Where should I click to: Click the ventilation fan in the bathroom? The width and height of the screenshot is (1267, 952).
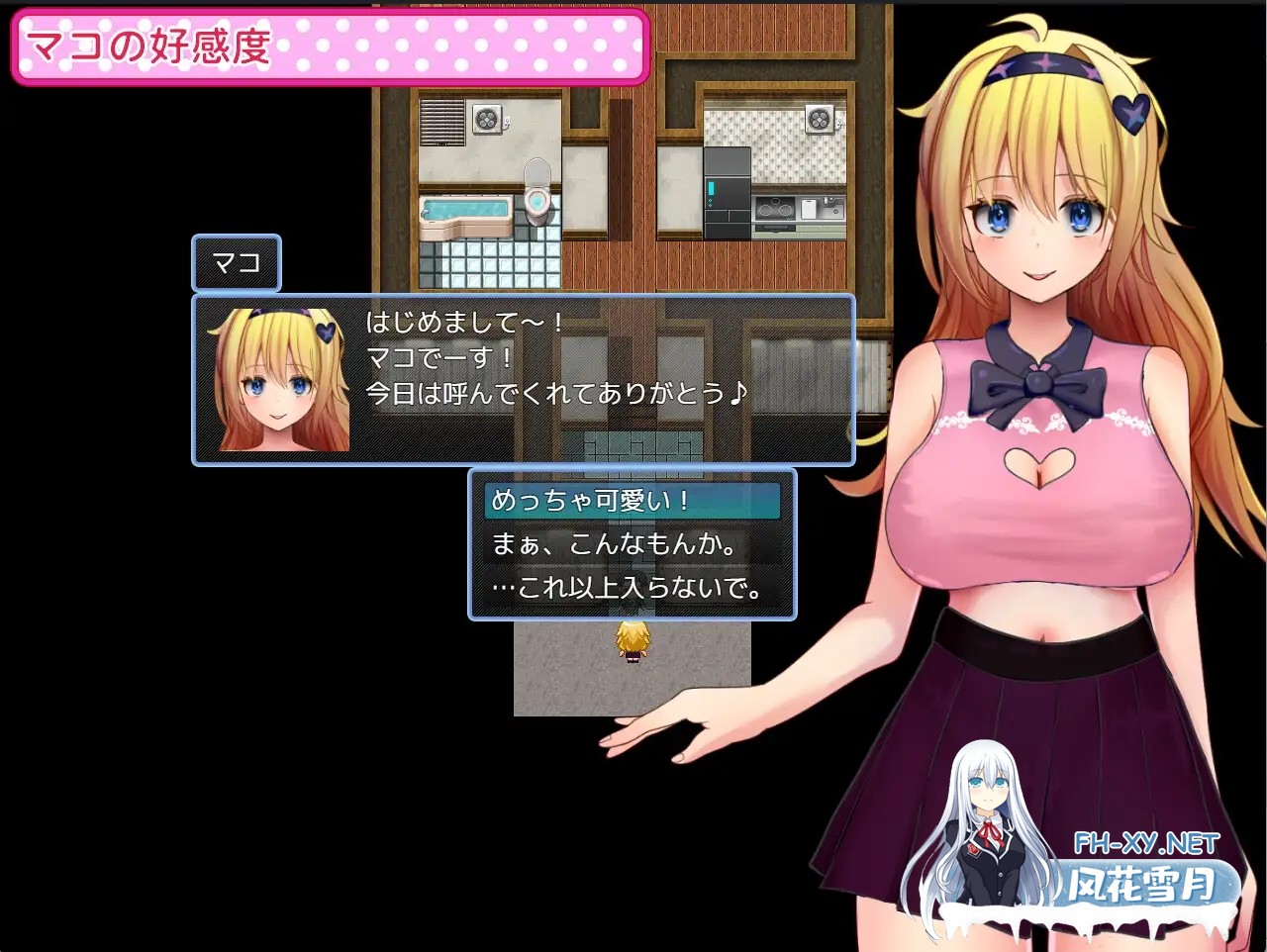point(487,119)
